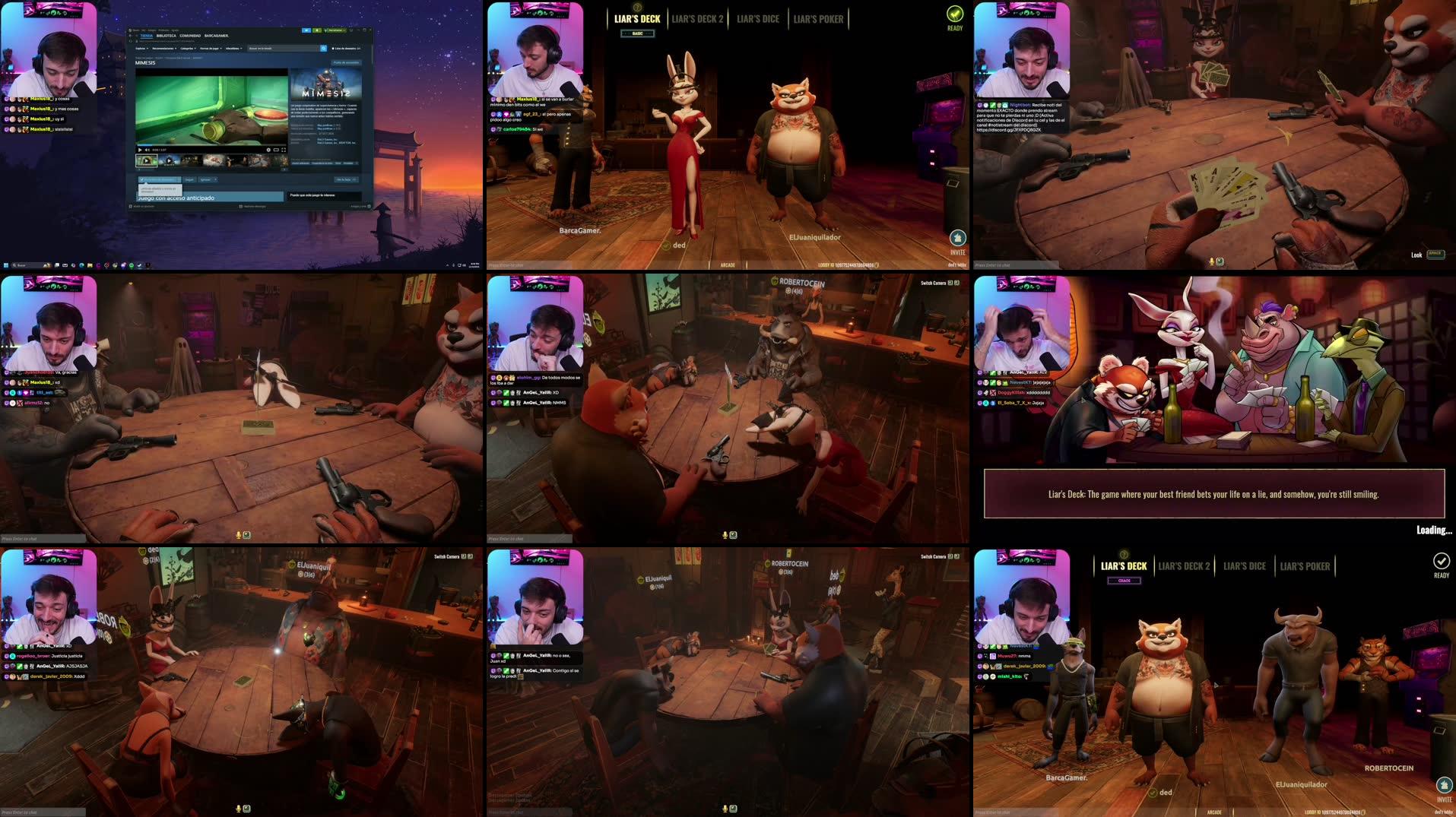Select the LIAR'S DICE game mode
The height and width of the screenshot is (817, 1456).
758,19
